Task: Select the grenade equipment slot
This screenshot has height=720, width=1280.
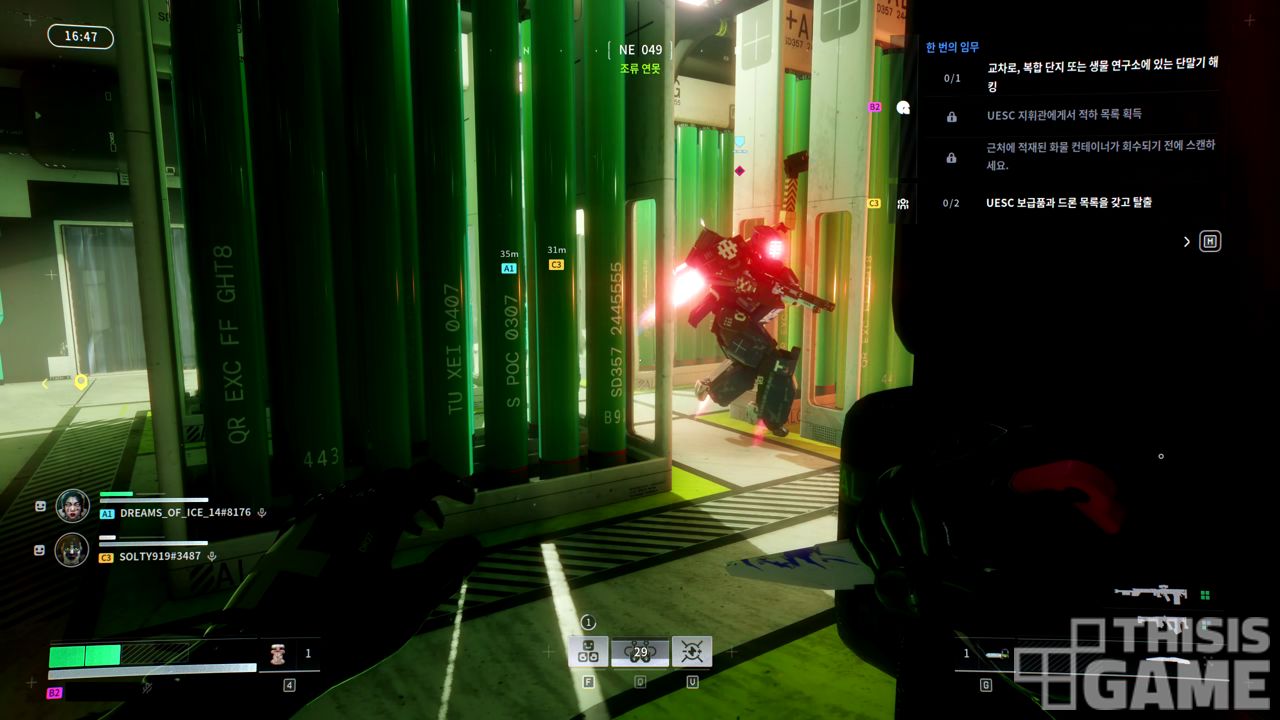Action: [x=997, y=655]
